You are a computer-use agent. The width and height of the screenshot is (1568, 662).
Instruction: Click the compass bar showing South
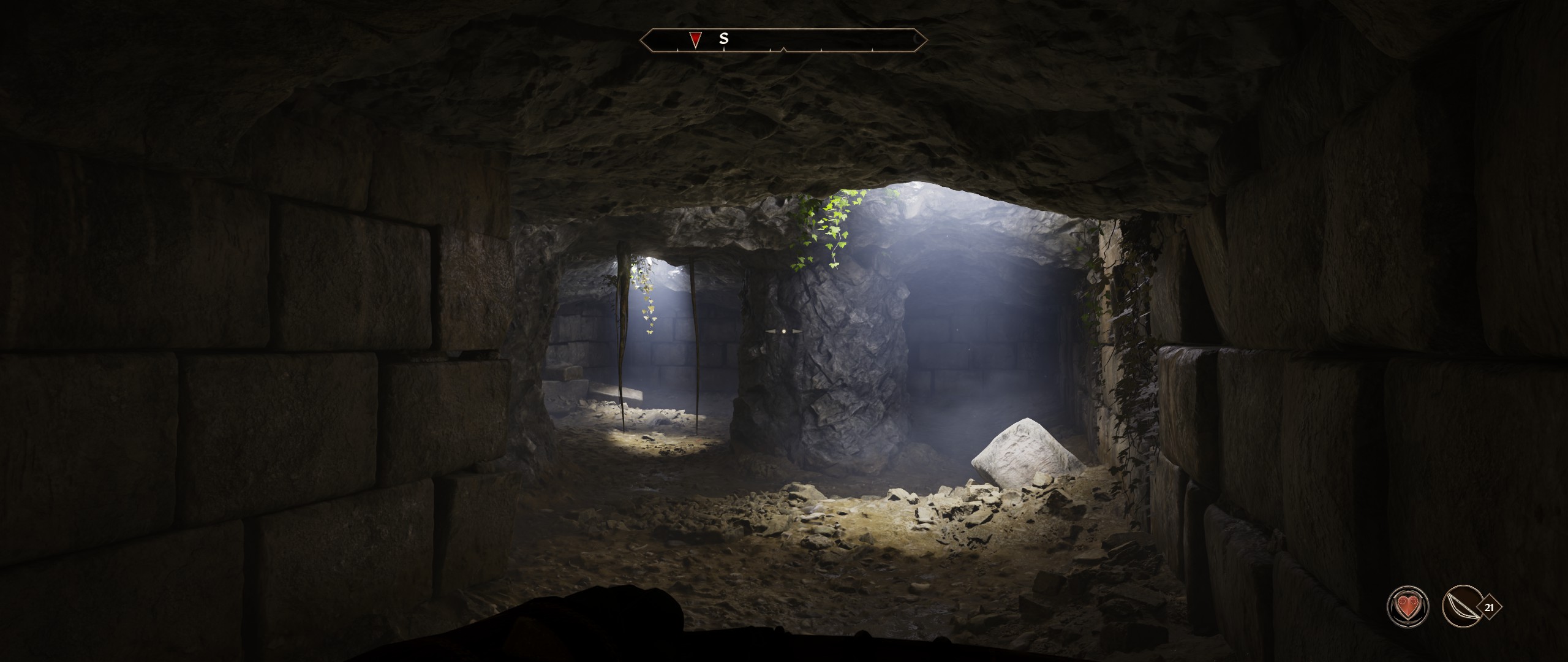click(783, 40)
